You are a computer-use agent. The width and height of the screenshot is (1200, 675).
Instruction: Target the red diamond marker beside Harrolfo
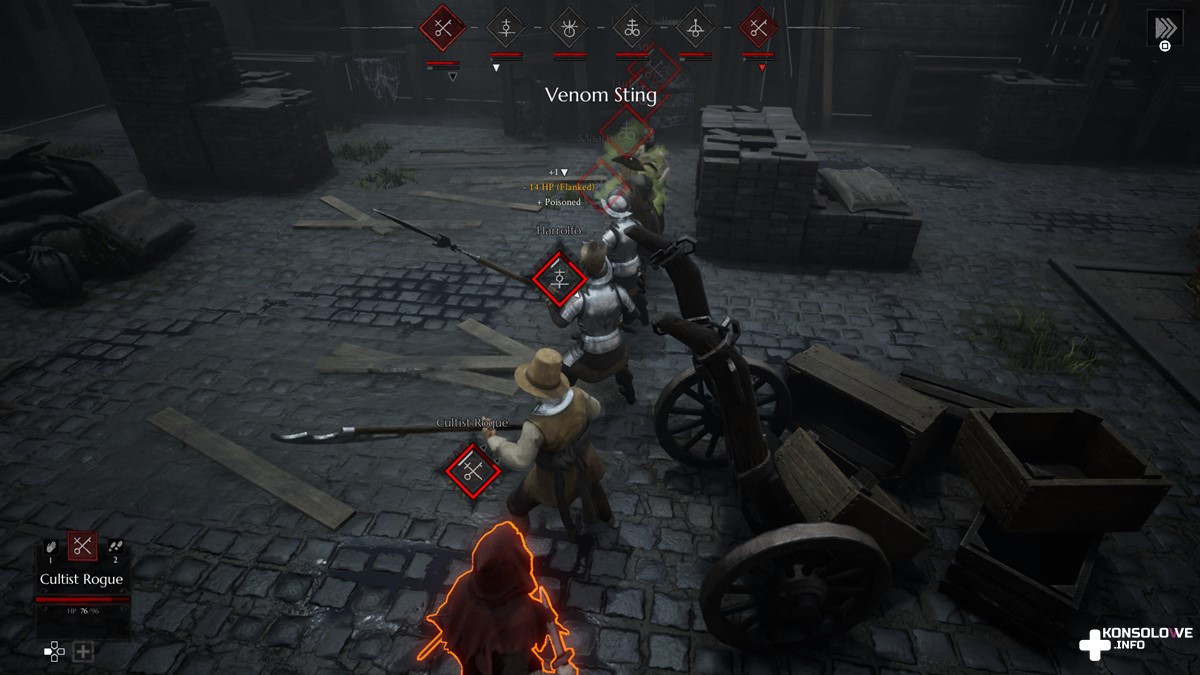pos(559,278)
